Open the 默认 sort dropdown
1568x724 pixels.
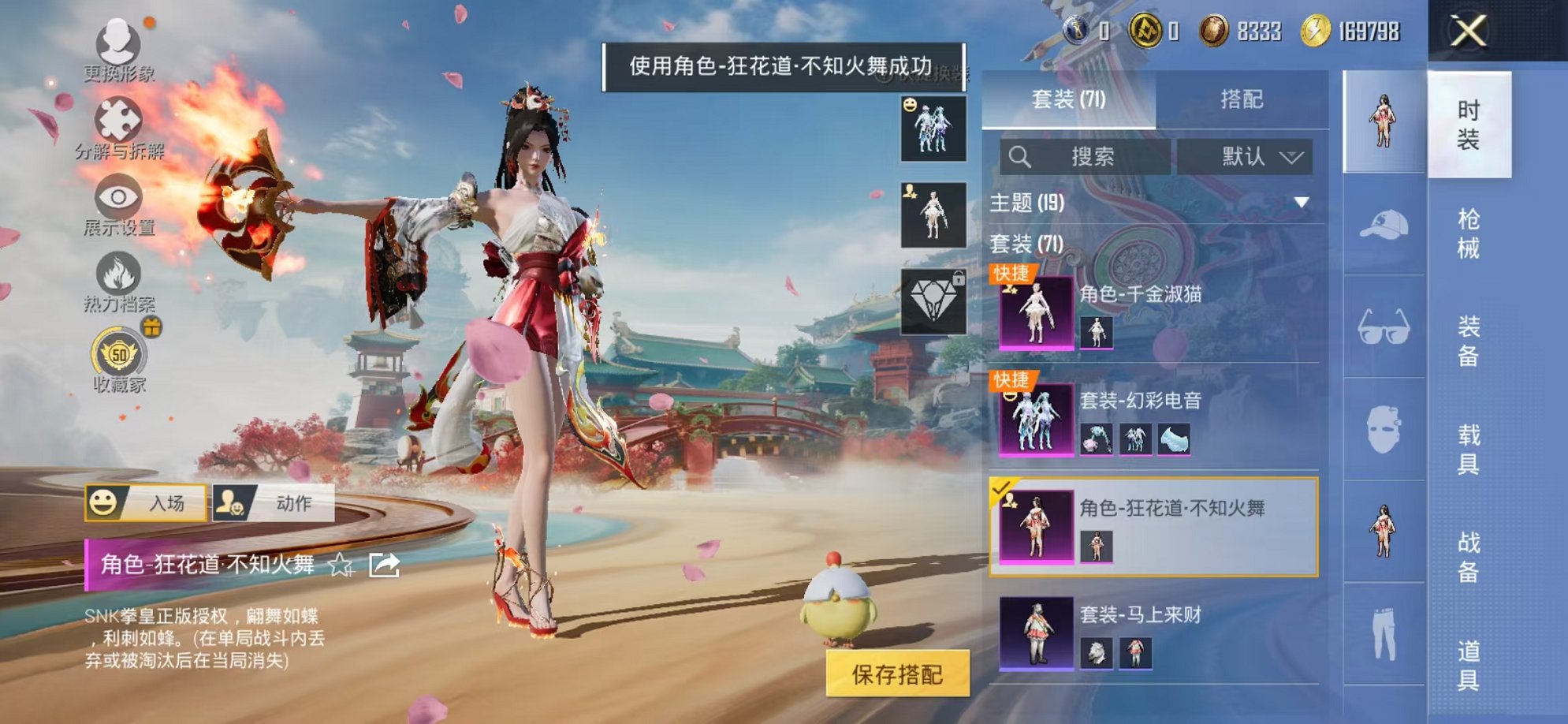click(x=1246, y=156)
